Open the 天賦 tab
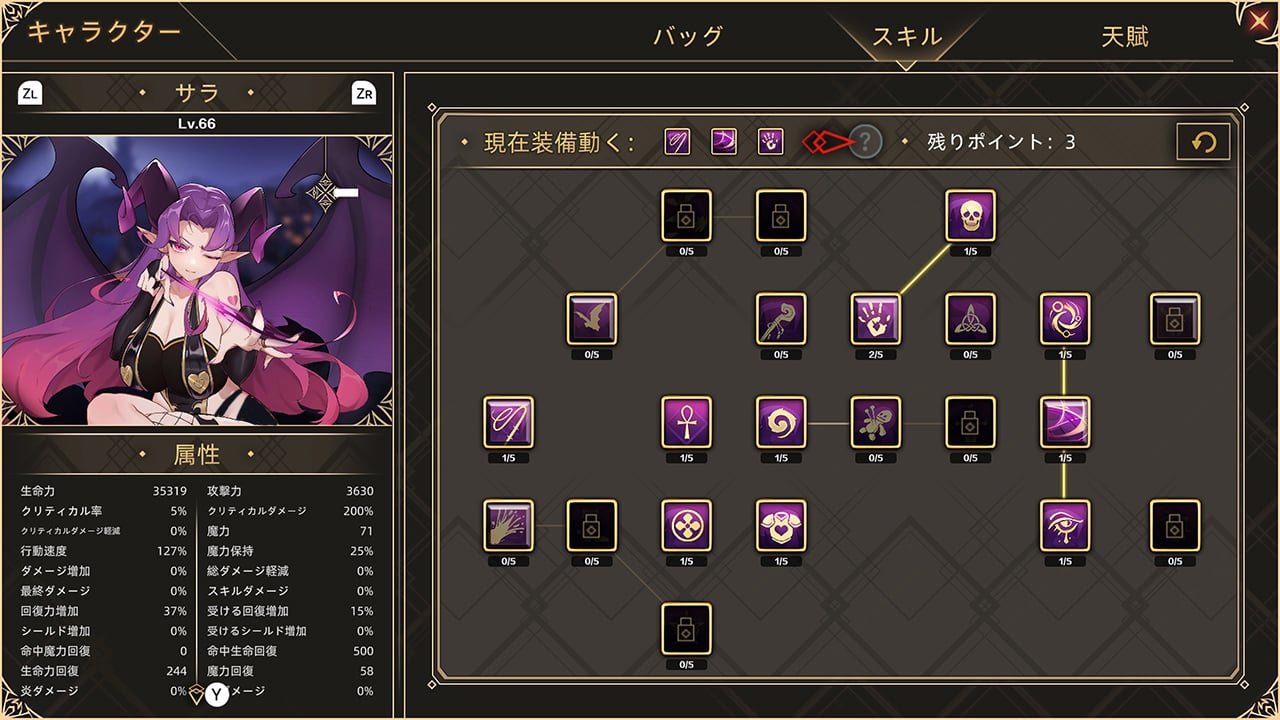This screenshot has height=720, width=1280. pos(1122,33)
